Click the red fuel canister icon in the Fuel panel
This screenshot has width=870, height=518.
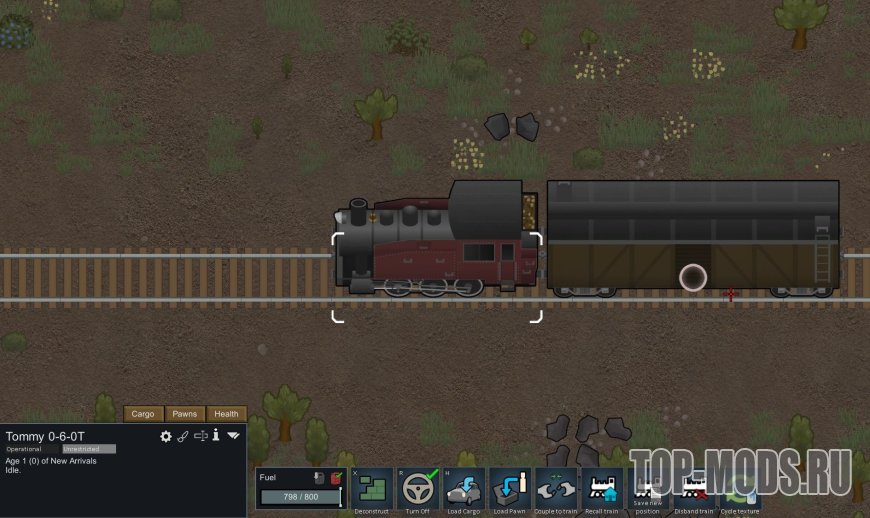(x=337, y=478)
